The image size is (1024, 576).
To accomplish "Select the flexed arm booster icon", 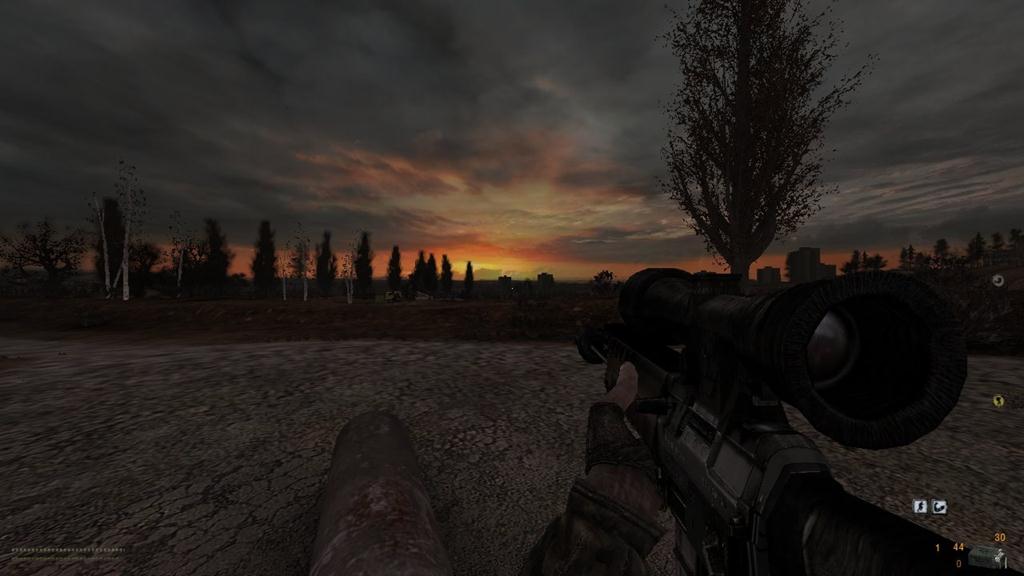I will click(x=940, y=507).
